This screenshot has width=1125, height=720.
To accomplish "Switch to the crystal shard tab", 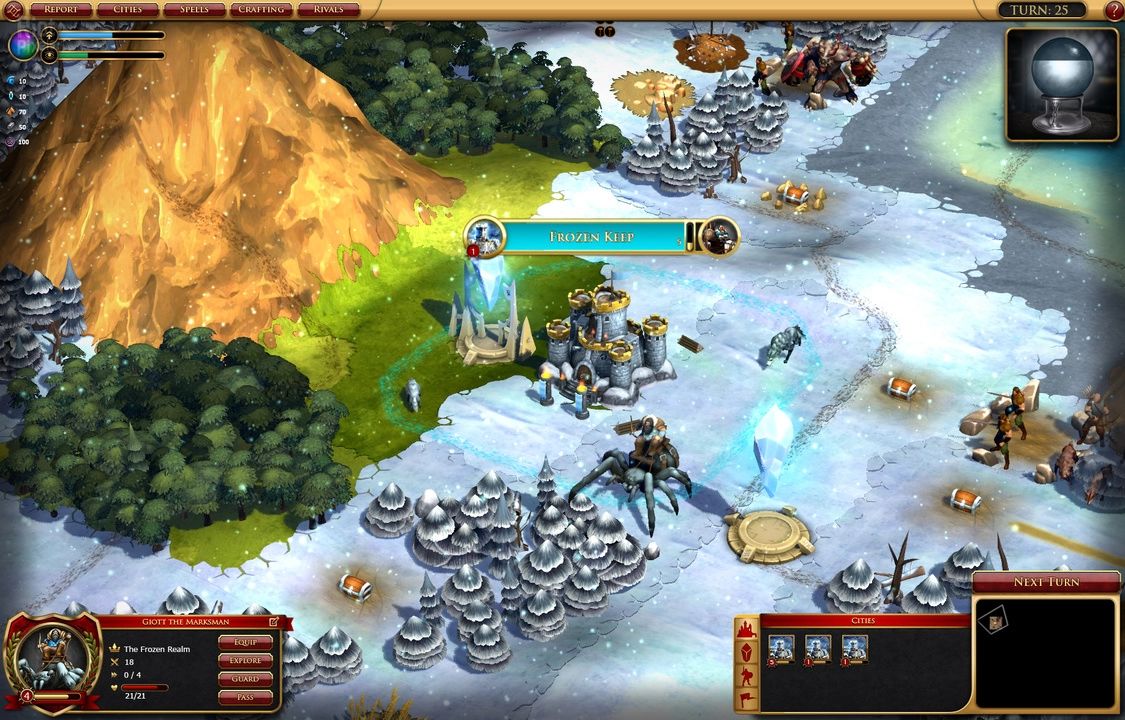I will tap(746, 653).
